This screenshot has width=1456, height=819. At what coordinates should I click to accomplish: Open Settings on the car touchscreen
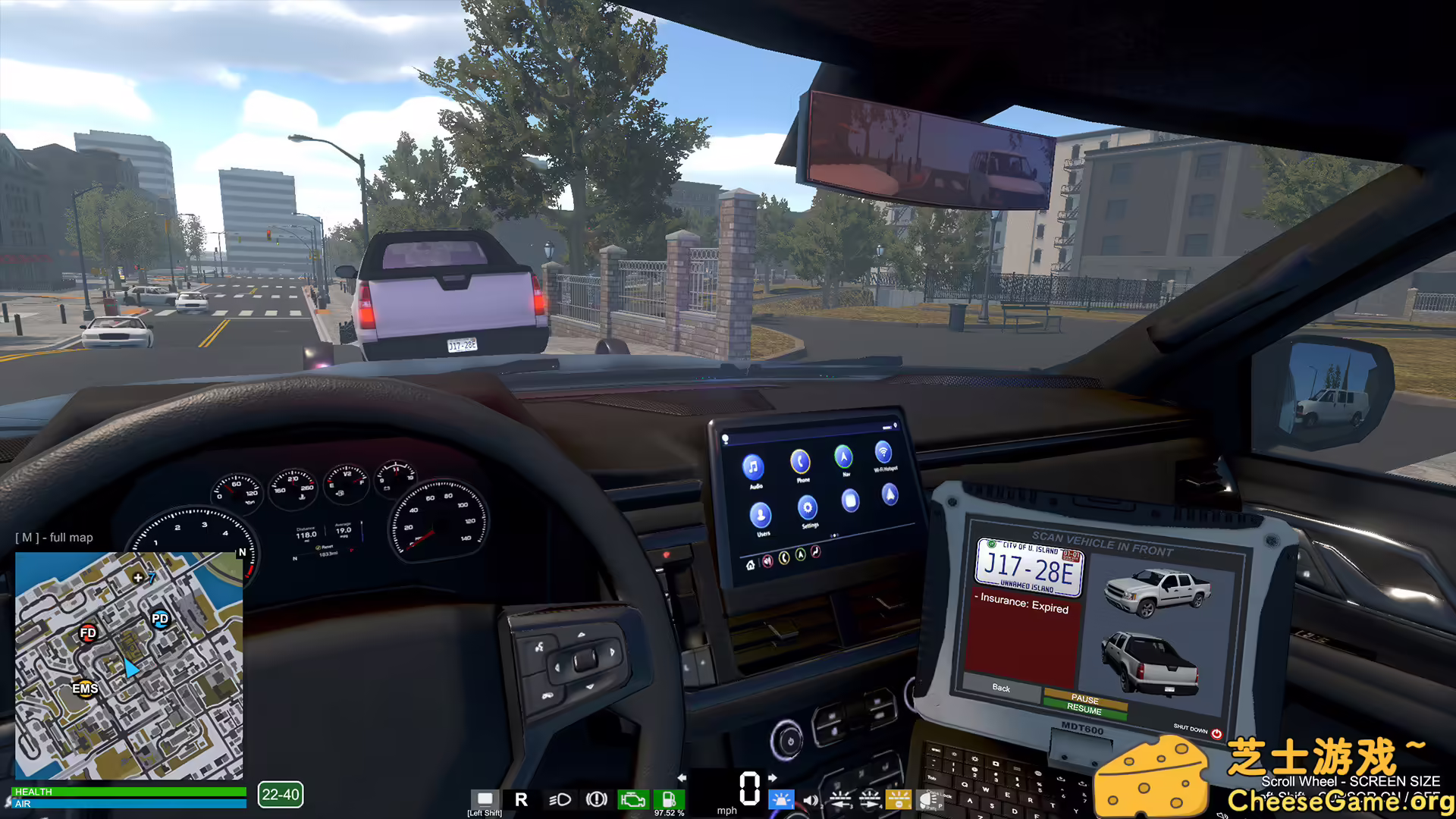(808, 508)
